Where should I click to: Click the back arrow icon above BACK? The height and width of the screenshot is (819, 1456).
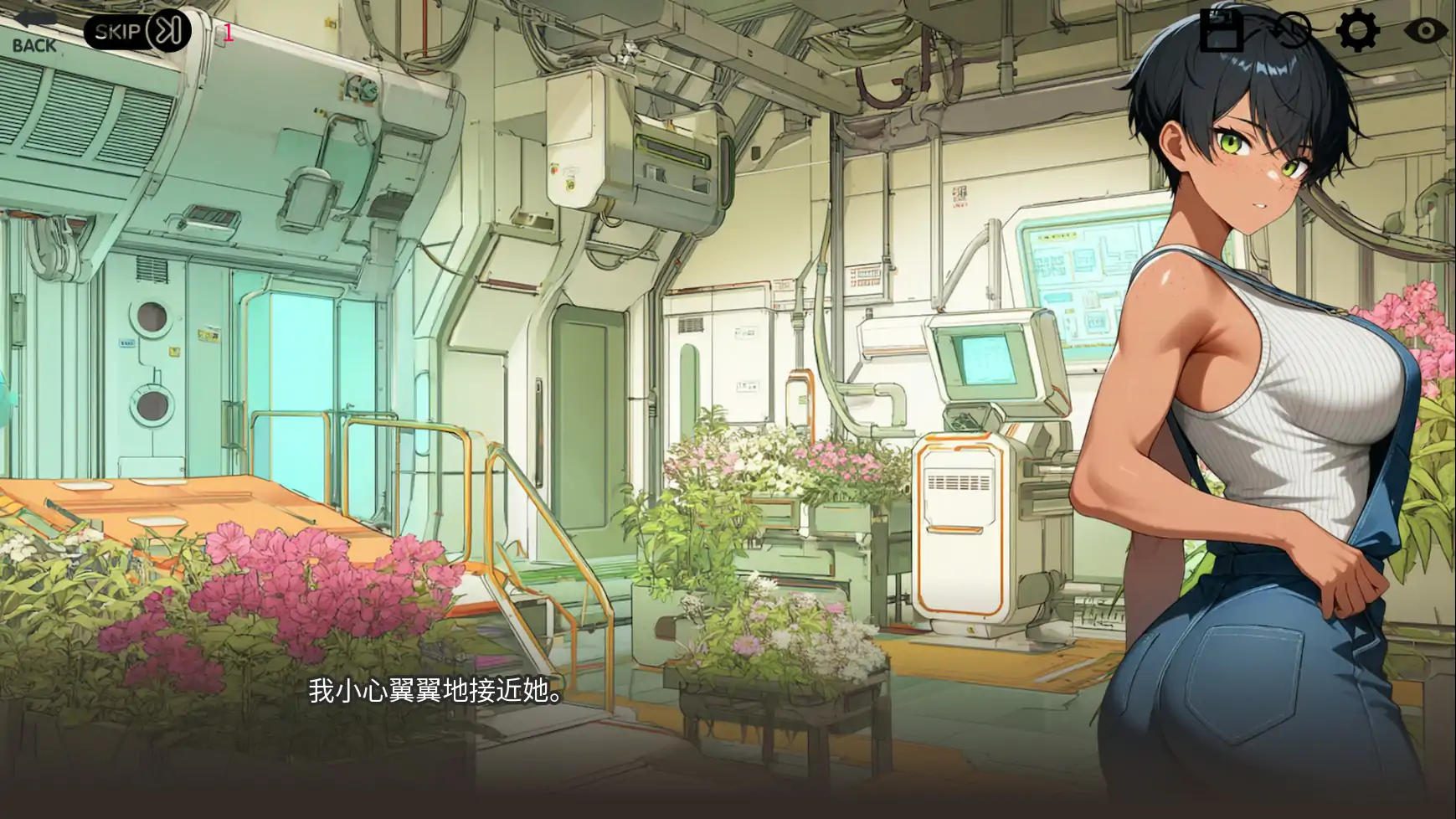[35, 18]
